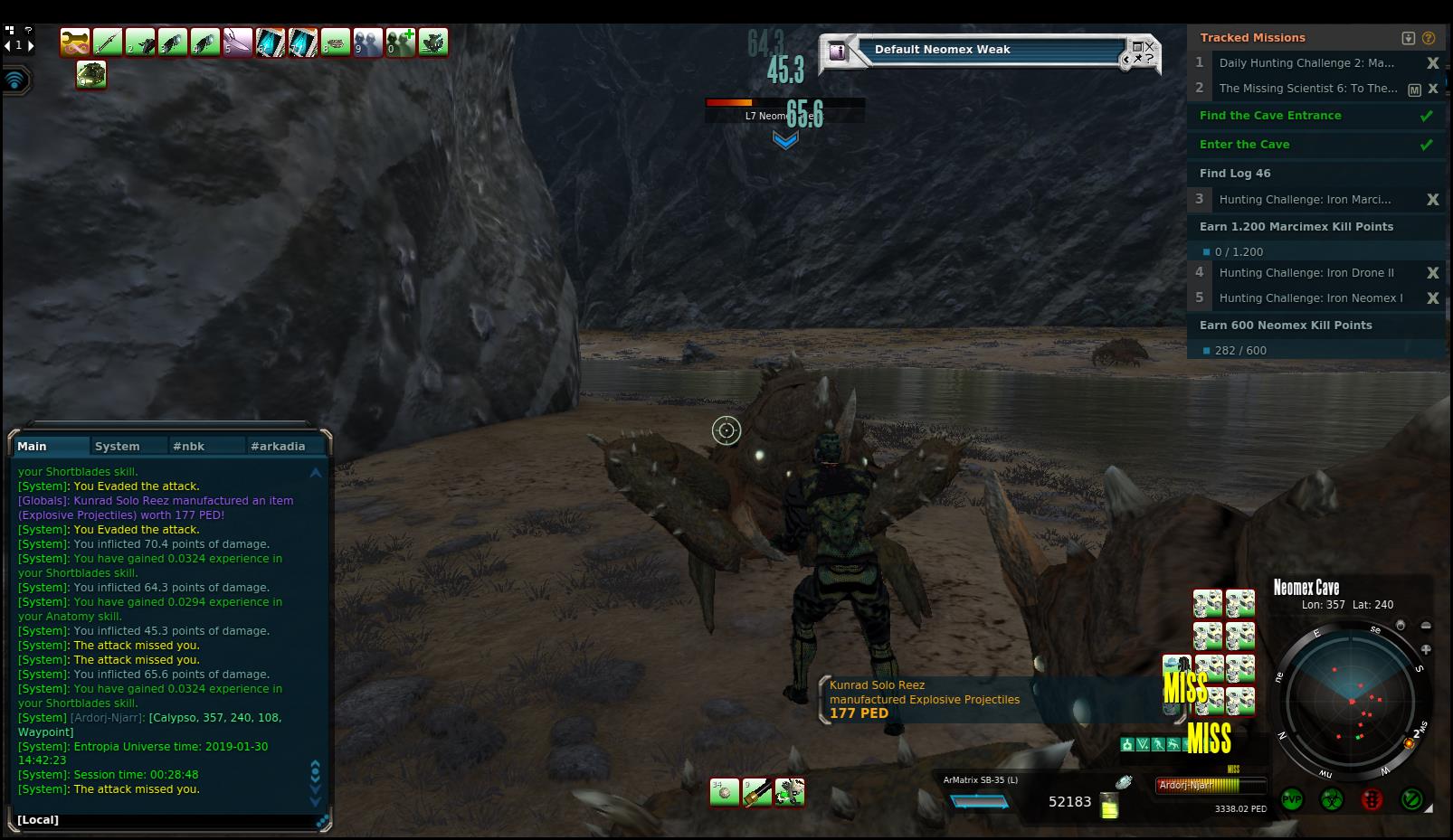Zoom in the radar with plus button
The image size is (1453, 840).
point(1426,649)
